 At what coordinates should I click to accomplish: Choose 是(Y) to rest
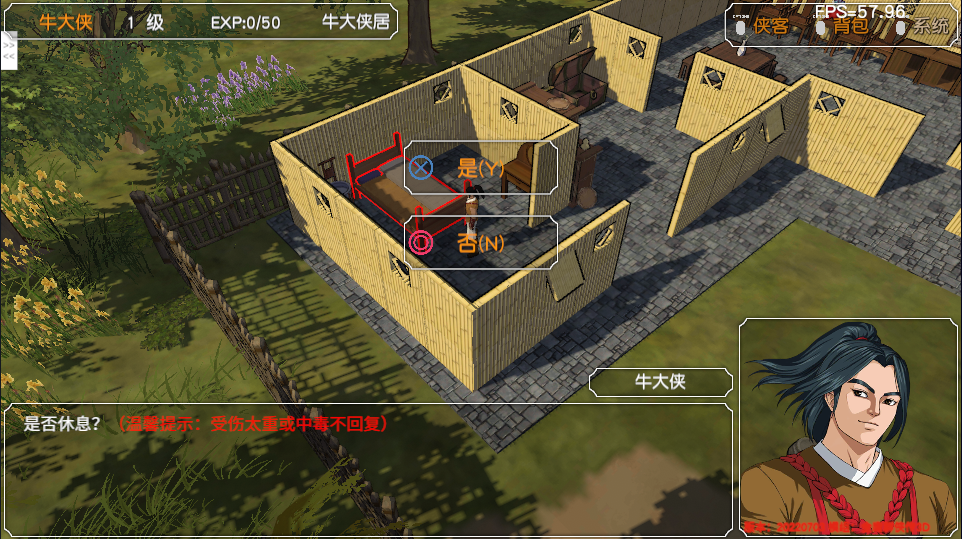[x=480, y=168]
